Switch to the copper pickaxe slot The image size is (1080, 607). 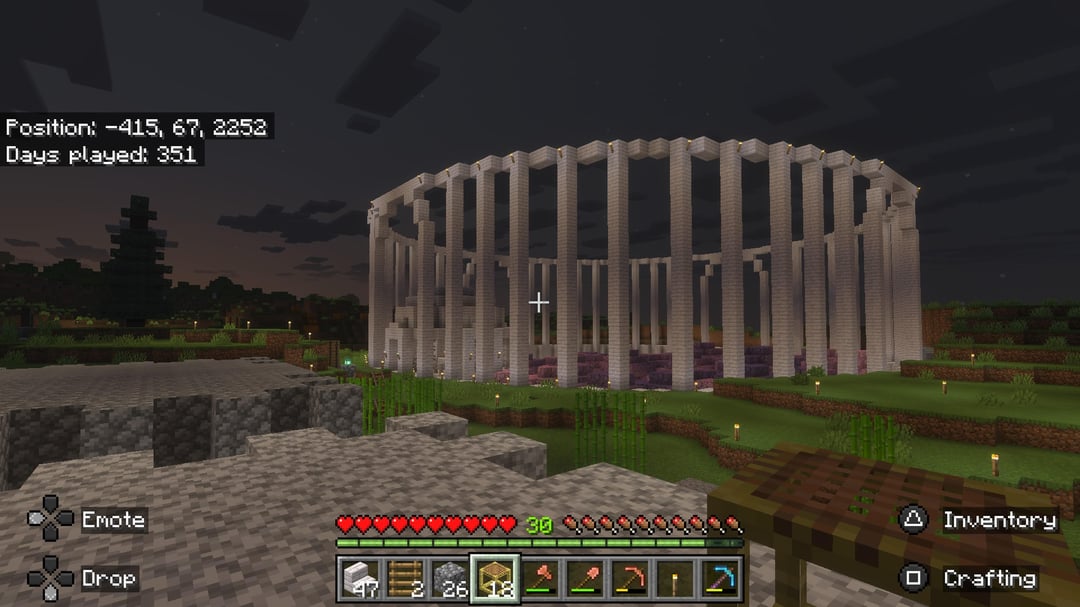(x=630, y=578)
